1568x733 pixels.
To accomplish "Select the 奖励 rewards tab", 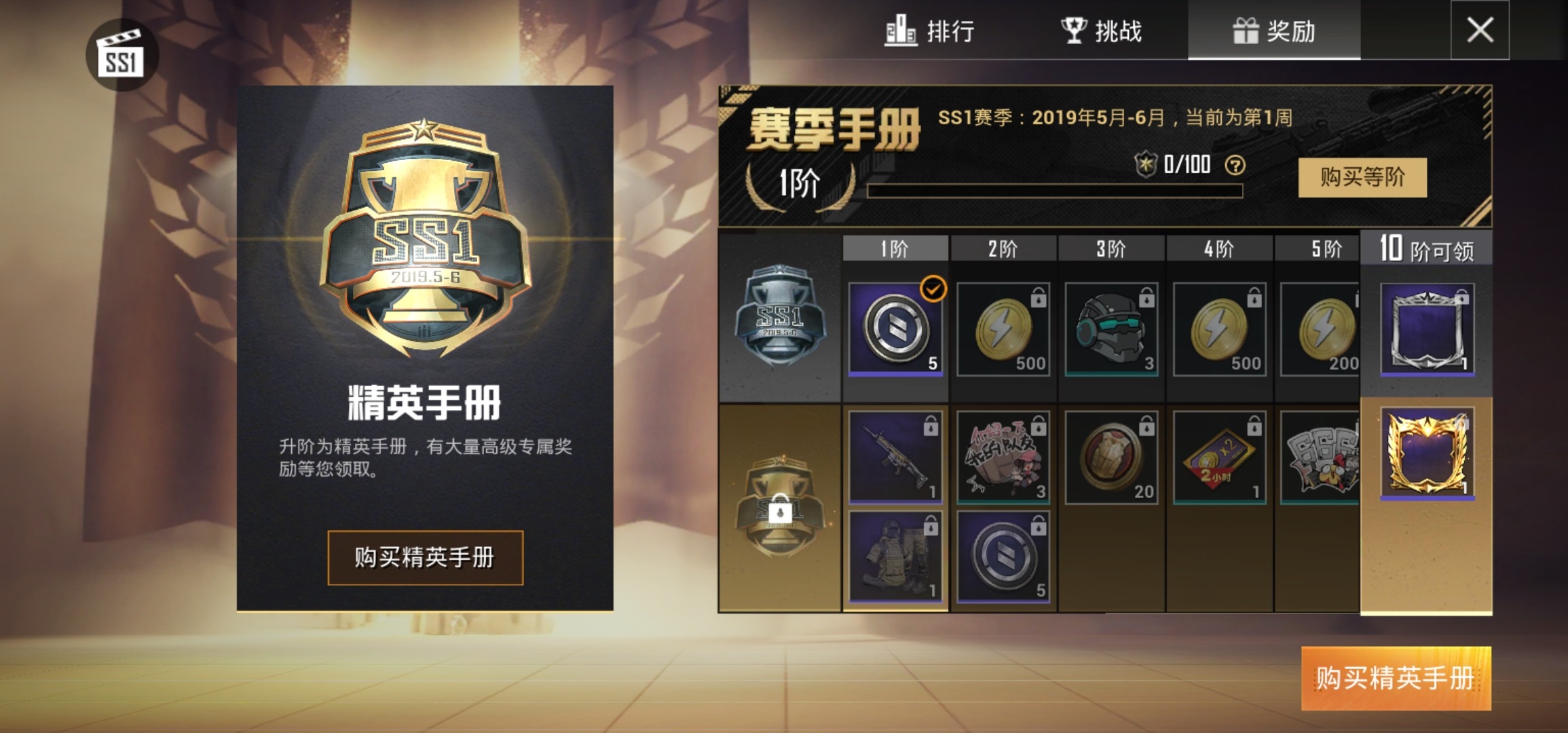I will point(1273,33).
